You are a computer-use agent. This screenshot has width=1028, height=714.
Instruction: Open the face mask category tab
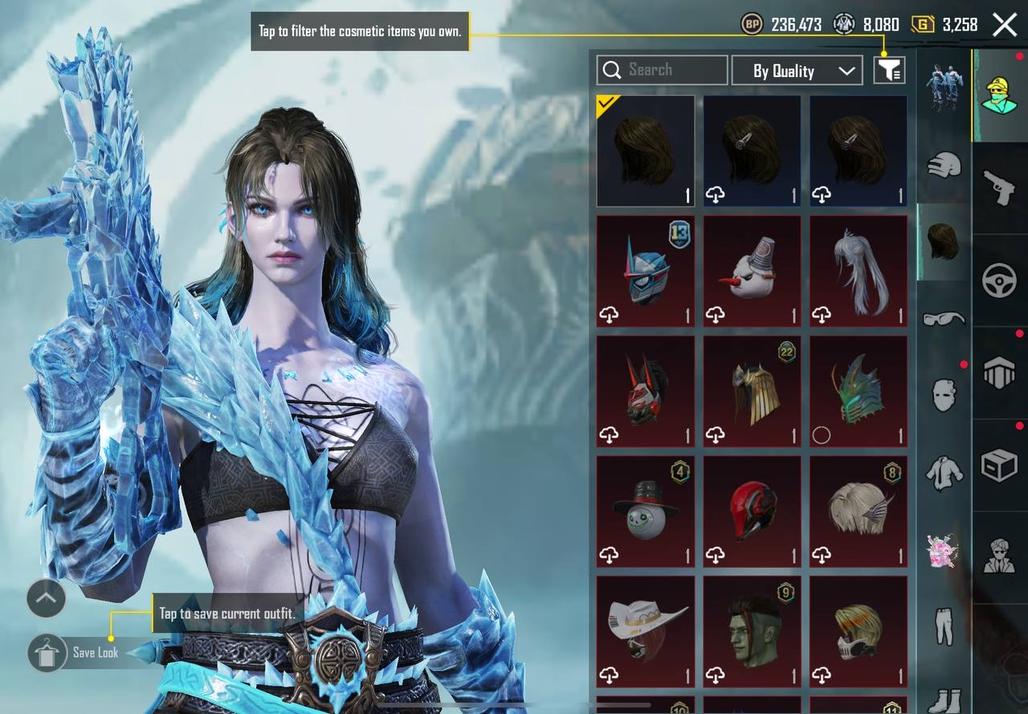tap(943, 394)
